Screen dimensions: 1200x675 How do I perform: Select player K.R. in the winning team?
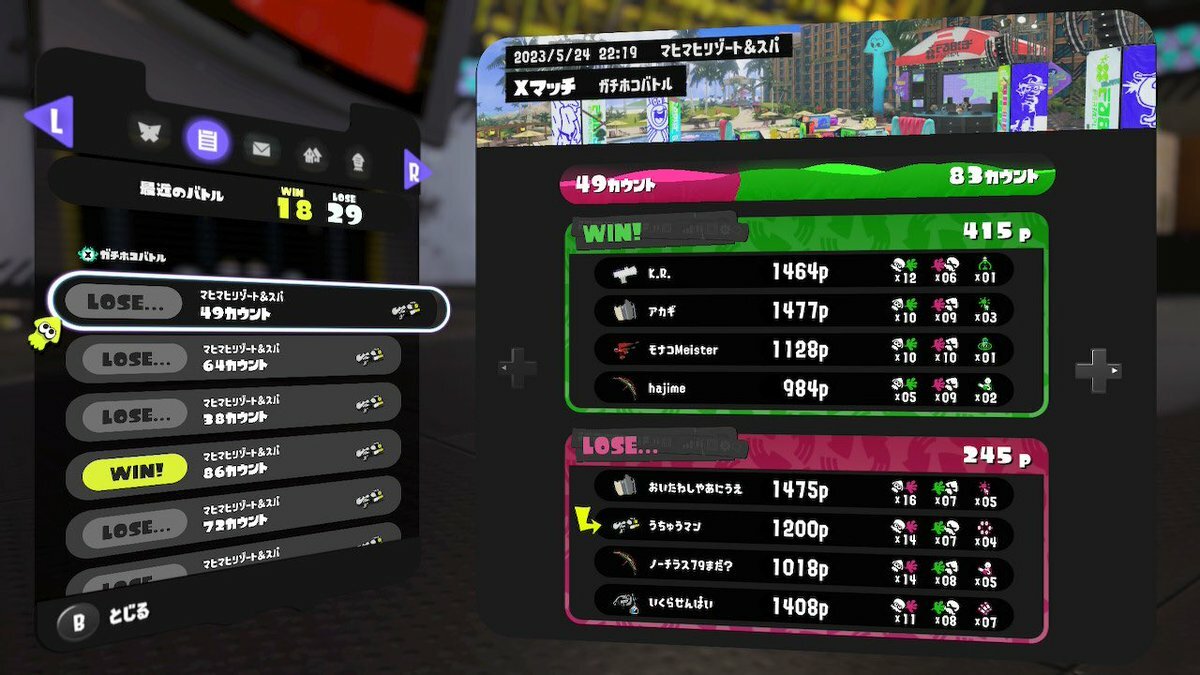coord(803,271)
